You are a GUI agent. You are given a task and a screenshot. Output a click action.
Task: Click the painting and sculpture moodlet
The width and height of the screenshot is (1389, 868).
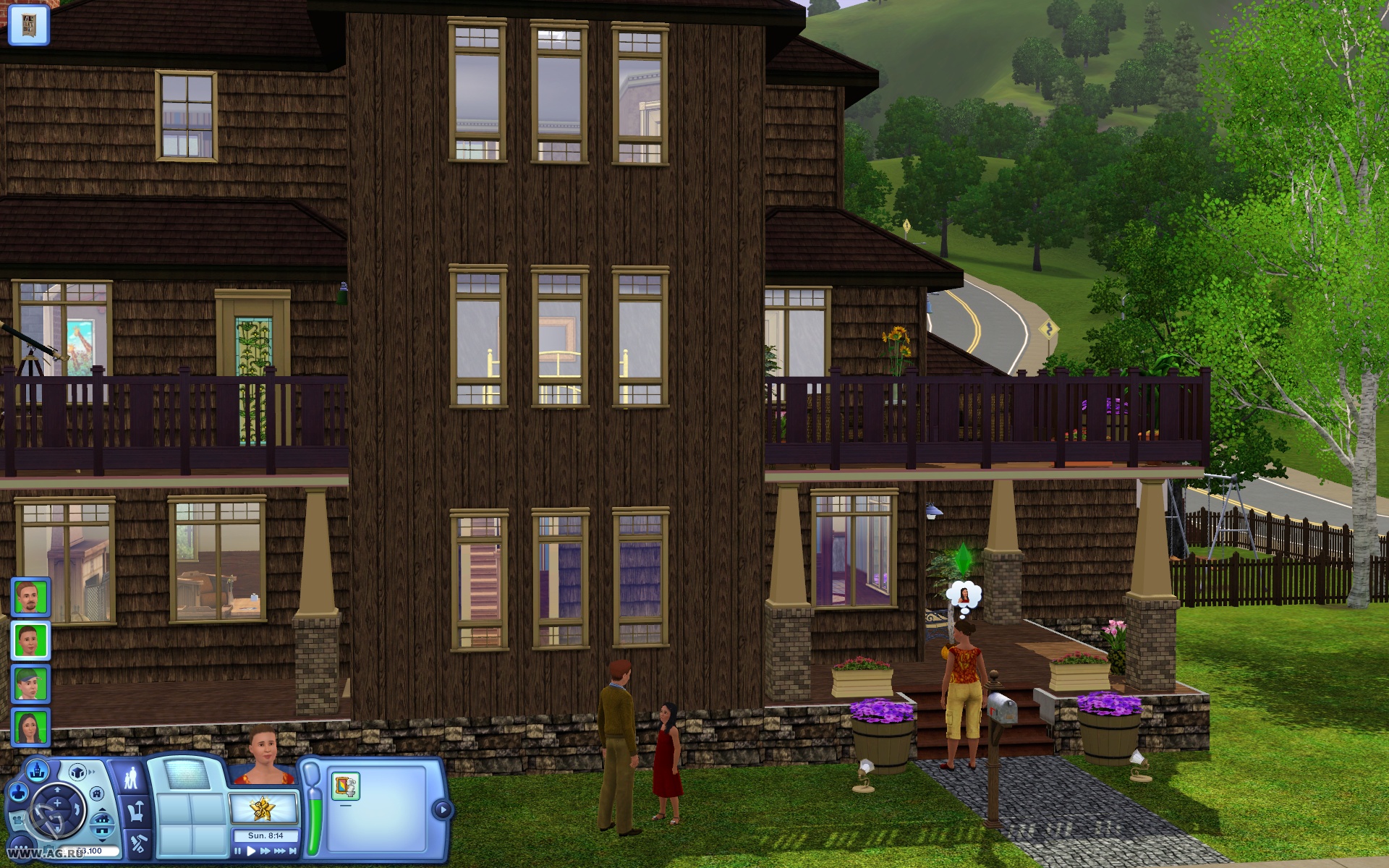(x=345, y=787)
